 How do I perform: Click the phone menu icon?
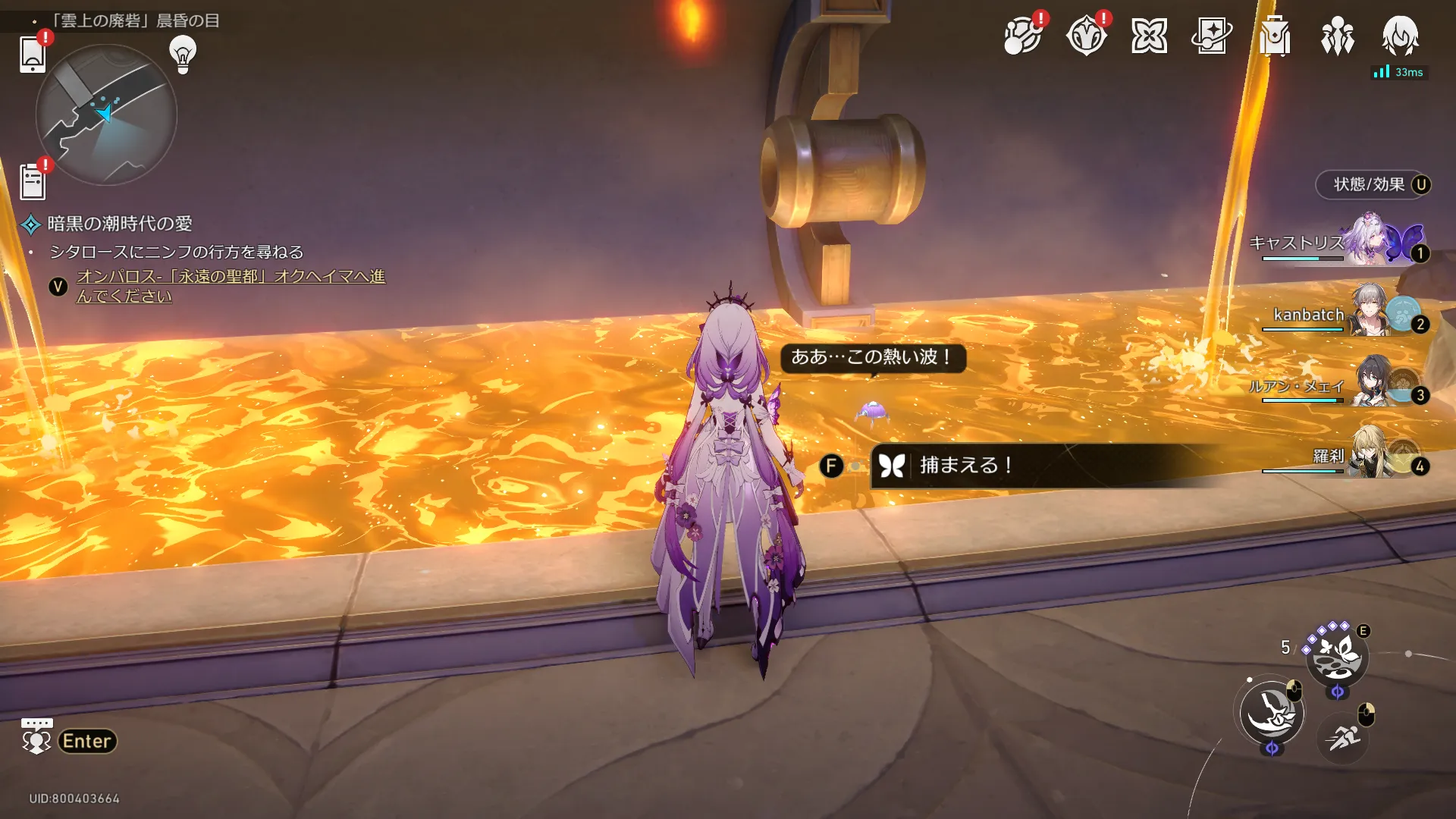[x=33, y=55]
